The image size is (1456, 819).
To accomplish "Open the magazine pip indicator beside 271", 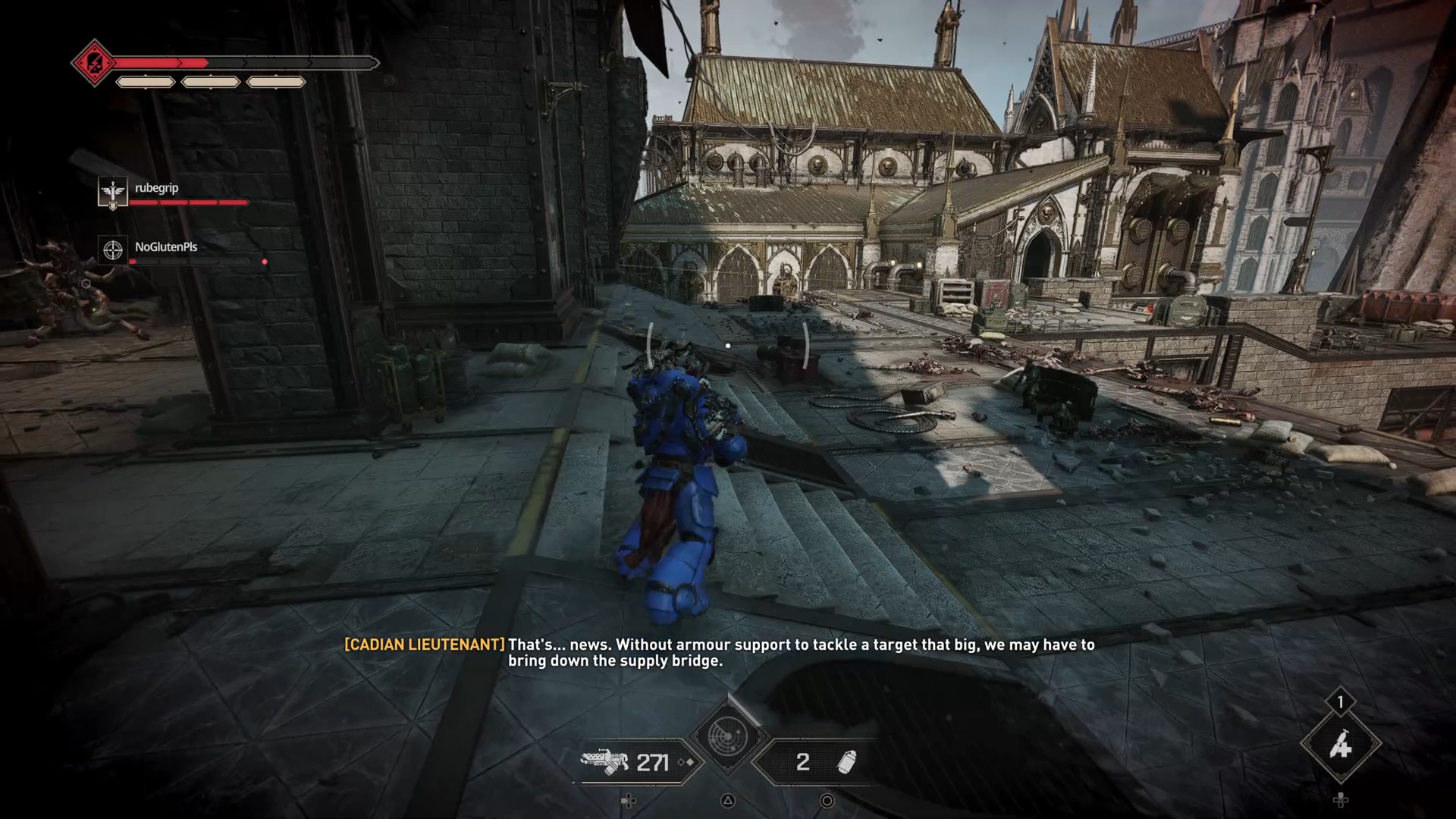I will pos(686,762).
